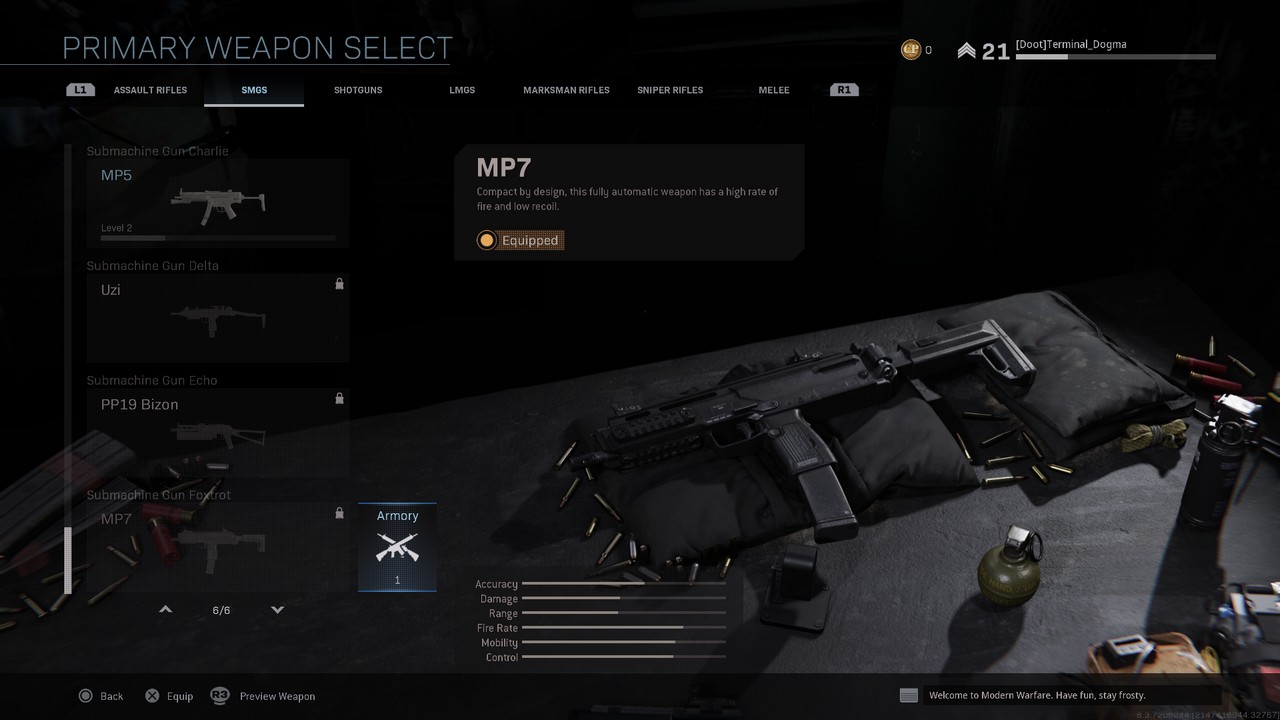The image size is (1280, 720).
Task: Open the Shotguns weapon tab
Action: (x=358, y=90)
